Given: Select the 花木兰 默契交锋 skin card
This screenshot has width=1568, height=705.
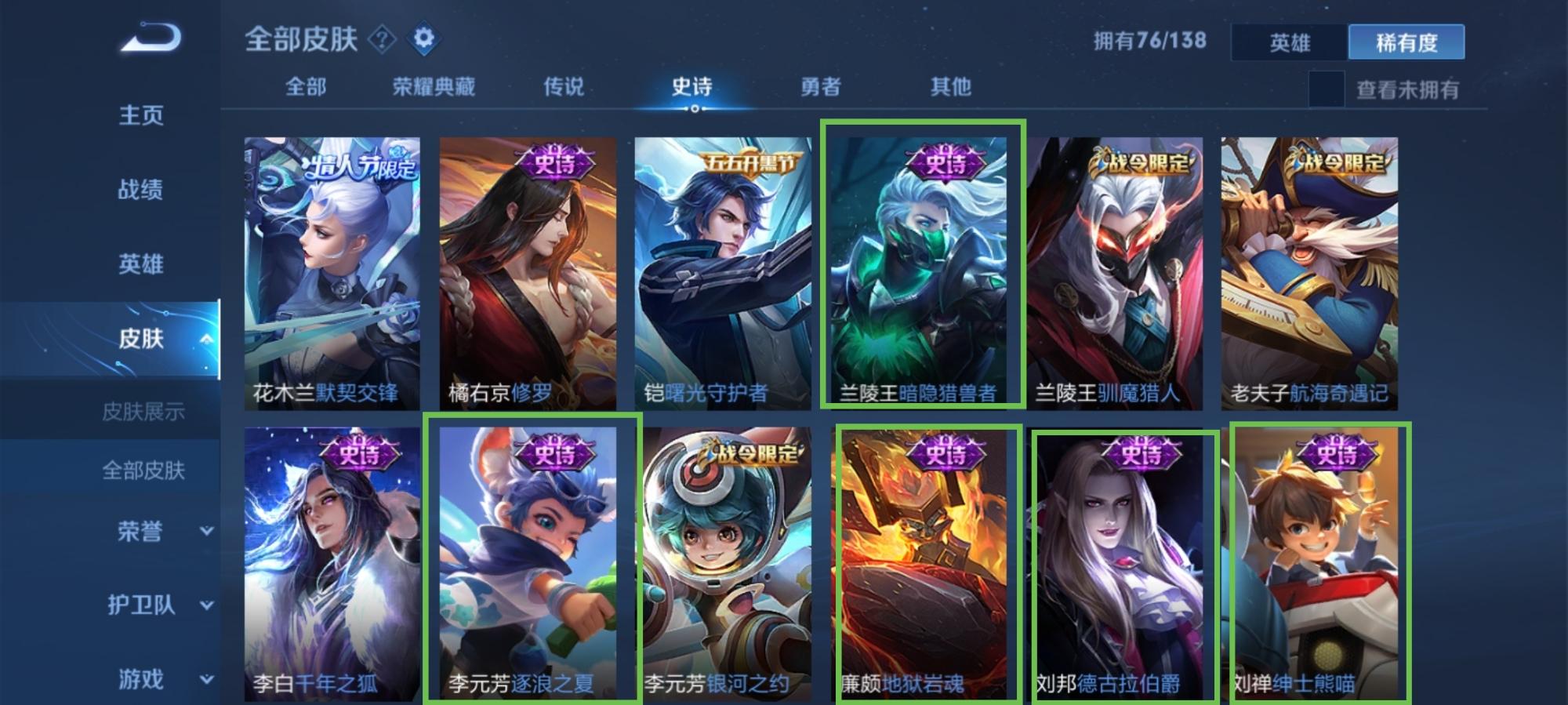Looking at the screenshot, I should 332,273.
